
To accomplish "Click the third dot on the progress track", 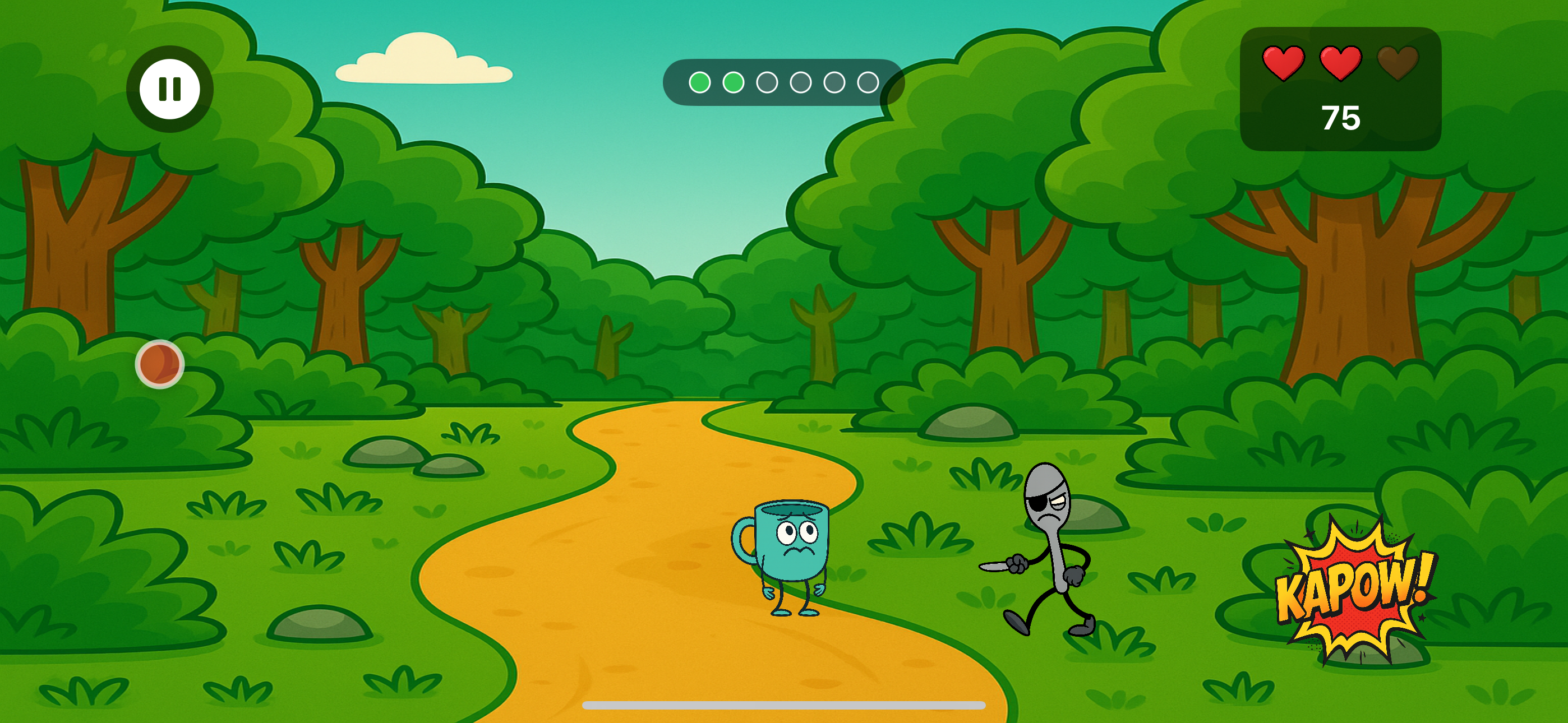I will [767, 83].
